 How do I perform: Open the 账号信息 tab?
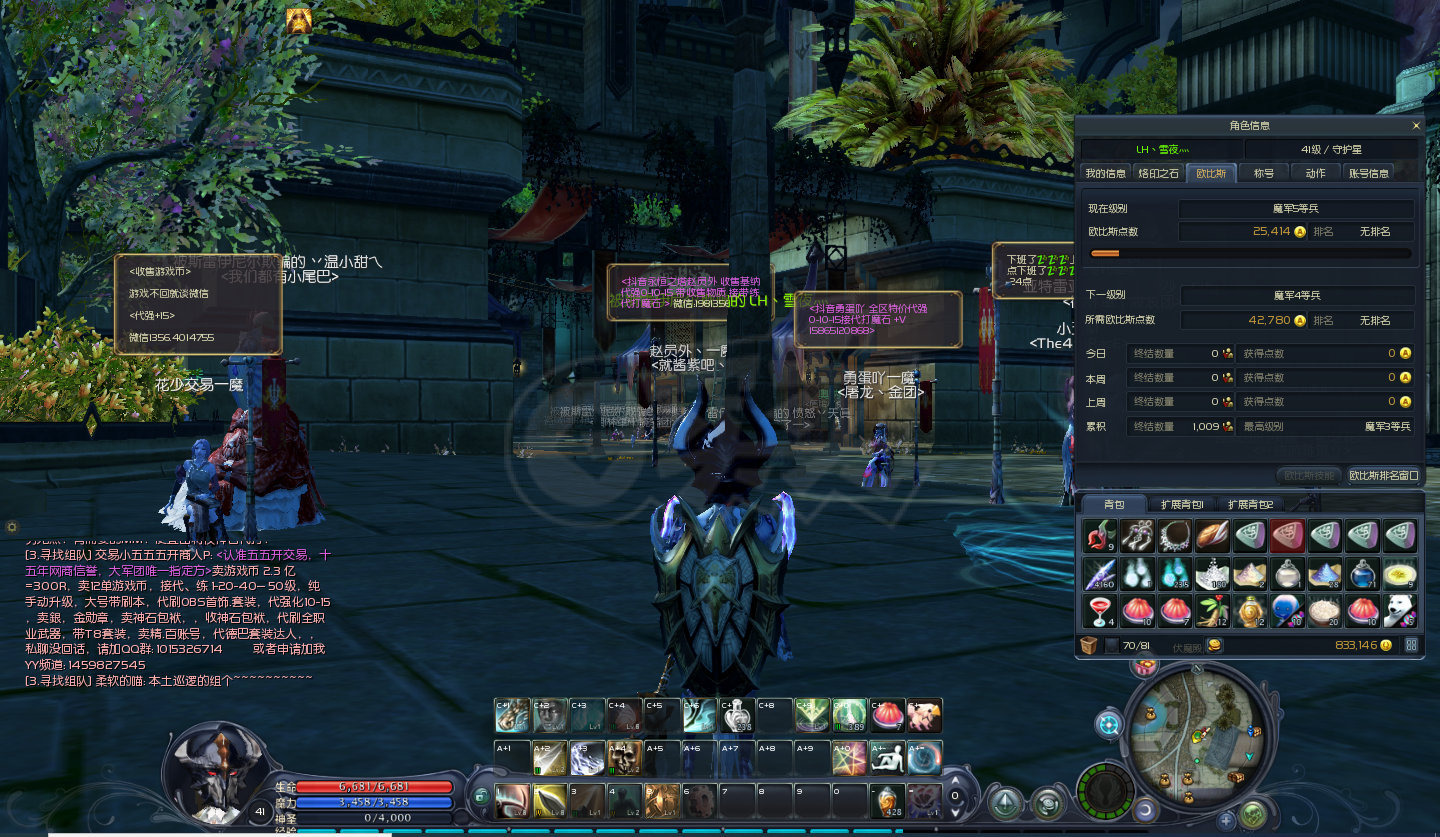click(x=1369, y=173)
